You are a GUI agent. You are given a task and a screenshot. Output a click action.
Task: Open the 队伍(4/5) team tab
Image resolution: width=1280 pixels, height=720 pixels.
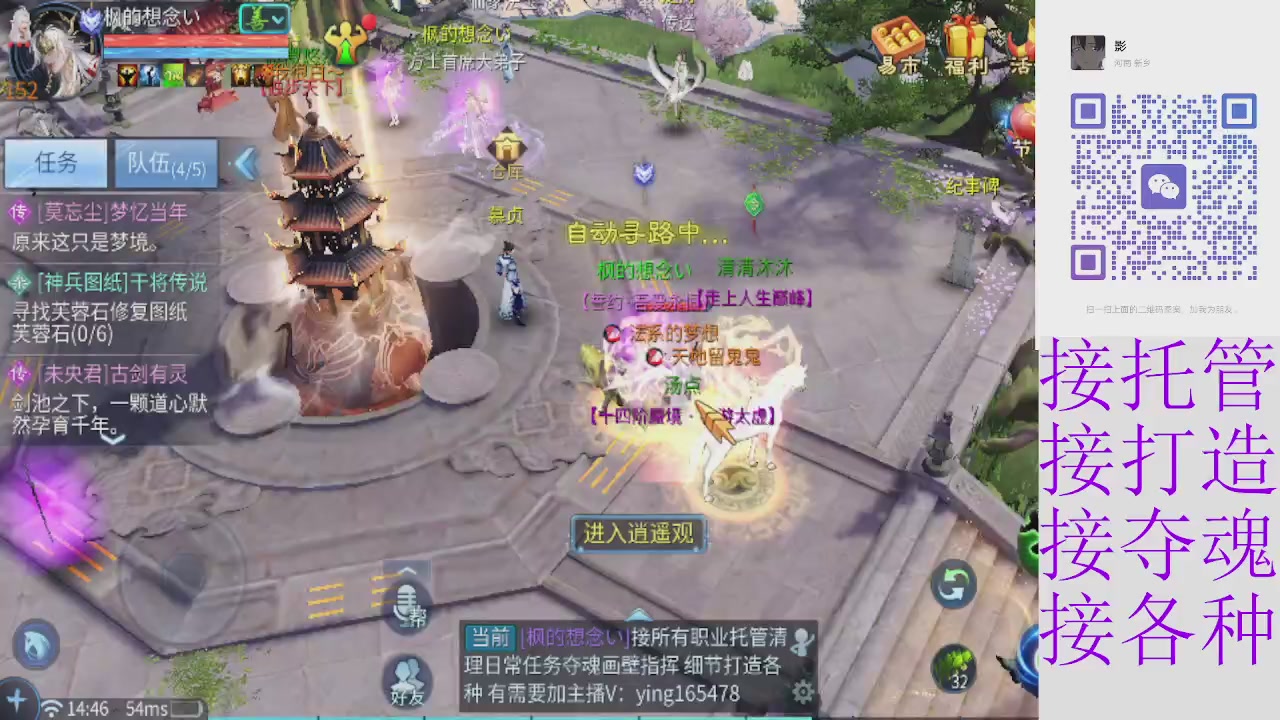[165, 163]
